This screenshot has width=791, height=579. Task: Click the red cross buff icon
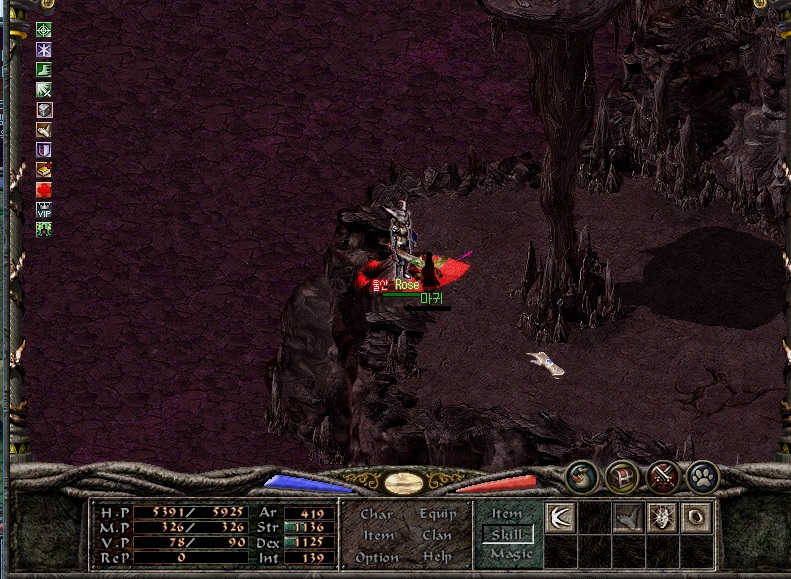click(x=44, y=190)
